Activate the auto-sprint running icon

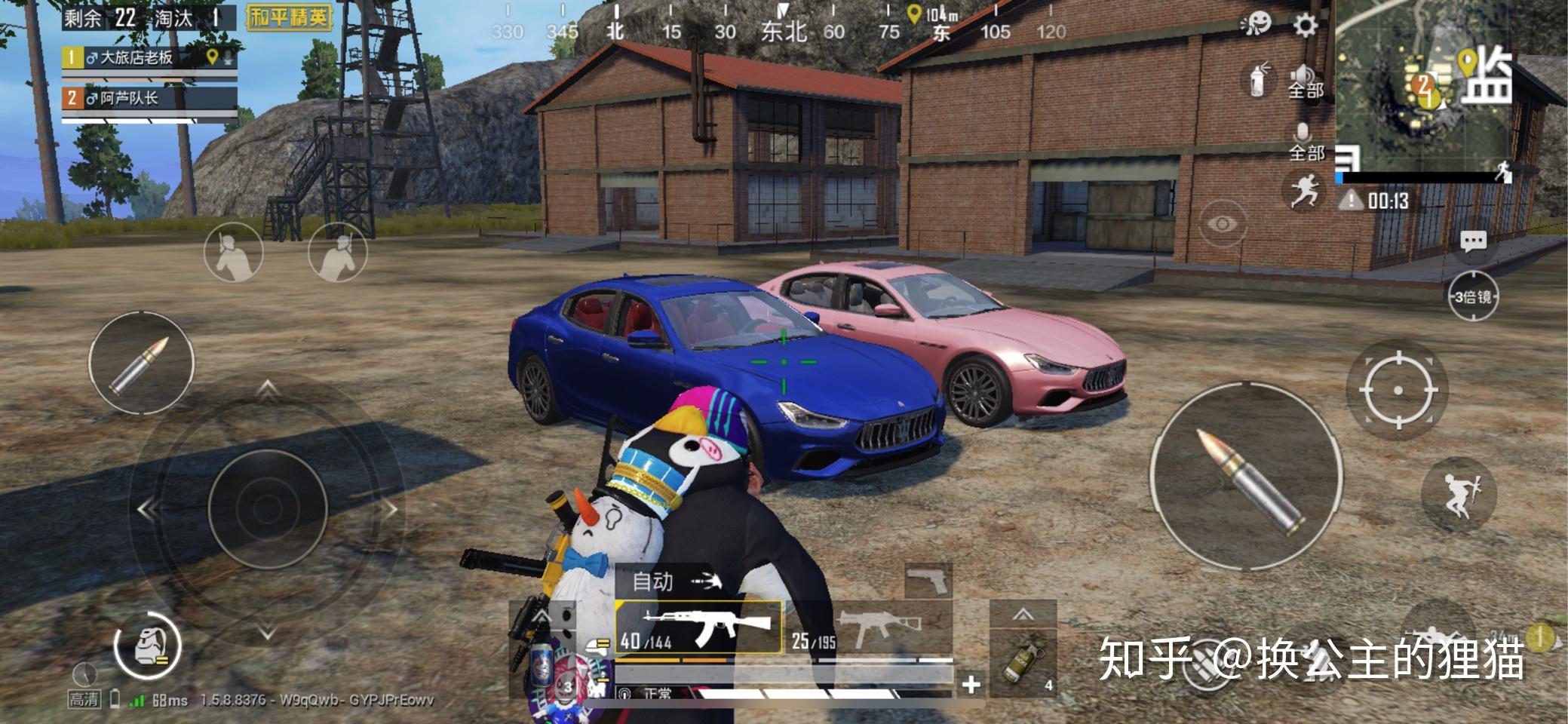1305,189
